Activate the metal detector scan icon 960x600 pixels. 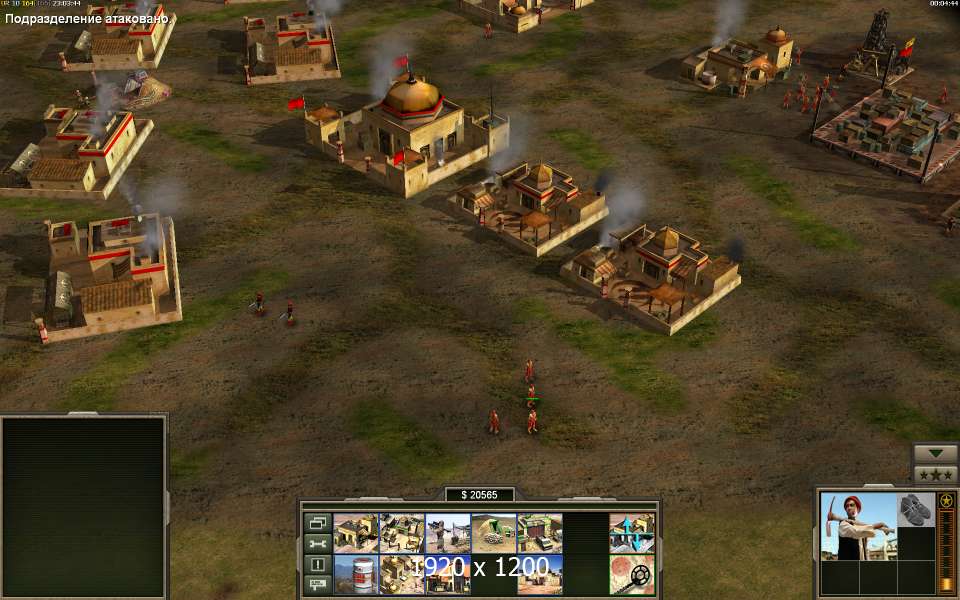coord(632,574)
